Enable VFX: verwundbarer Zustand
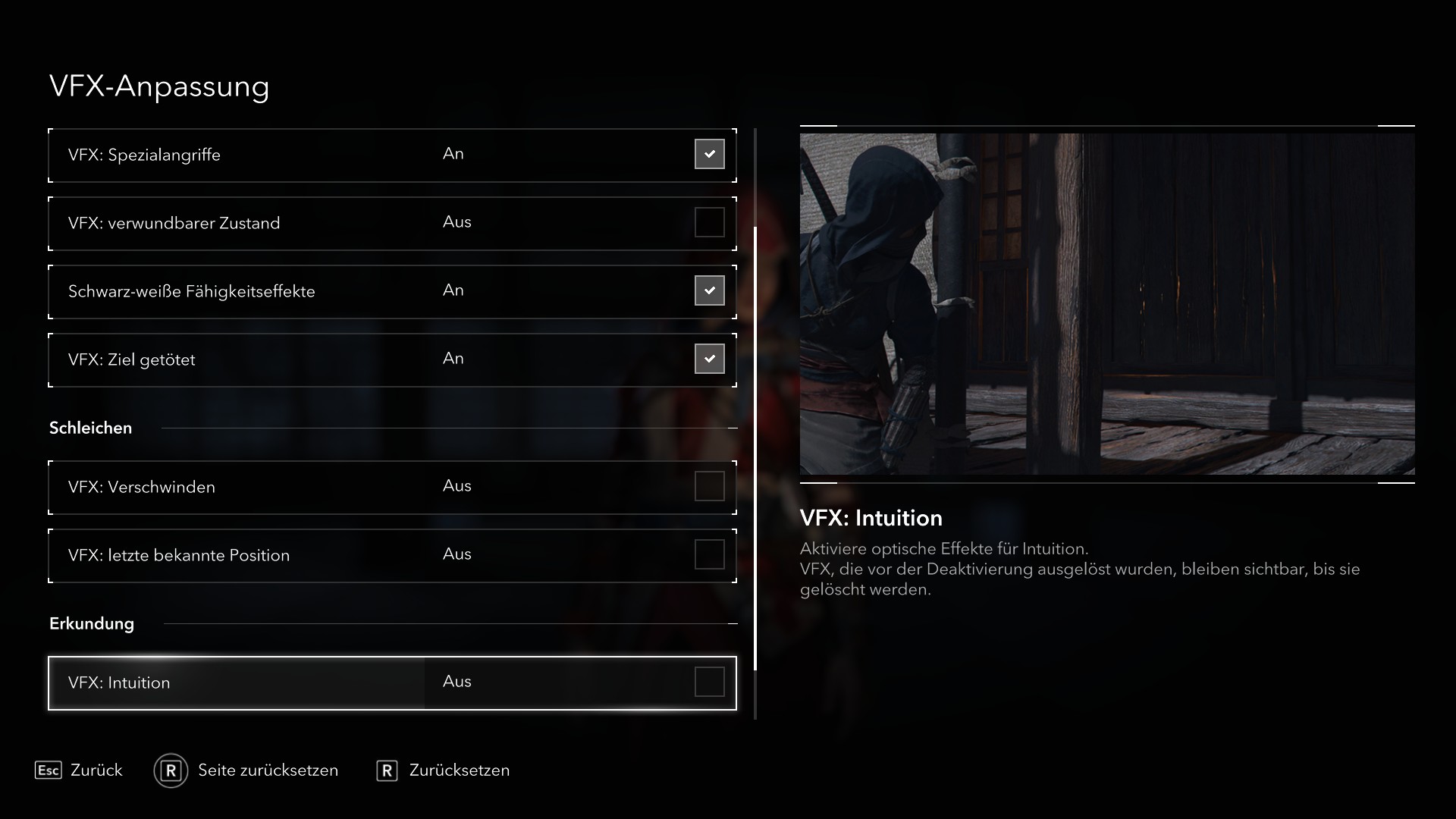This screenshot has height=819, width=1456. click(x=709, y=222)
